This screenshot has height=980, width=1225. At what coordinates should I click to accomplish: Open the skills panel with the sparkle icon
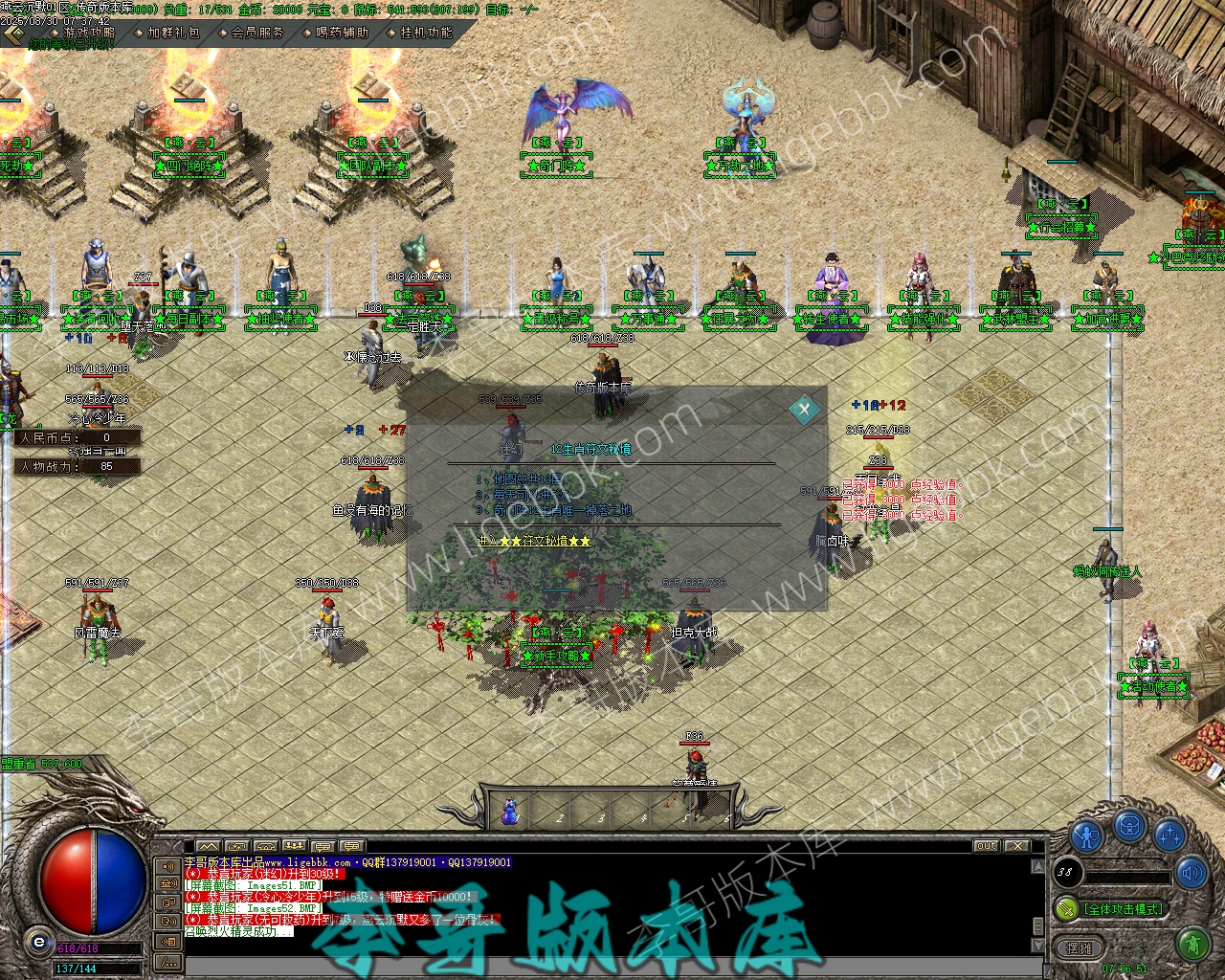1169,836
